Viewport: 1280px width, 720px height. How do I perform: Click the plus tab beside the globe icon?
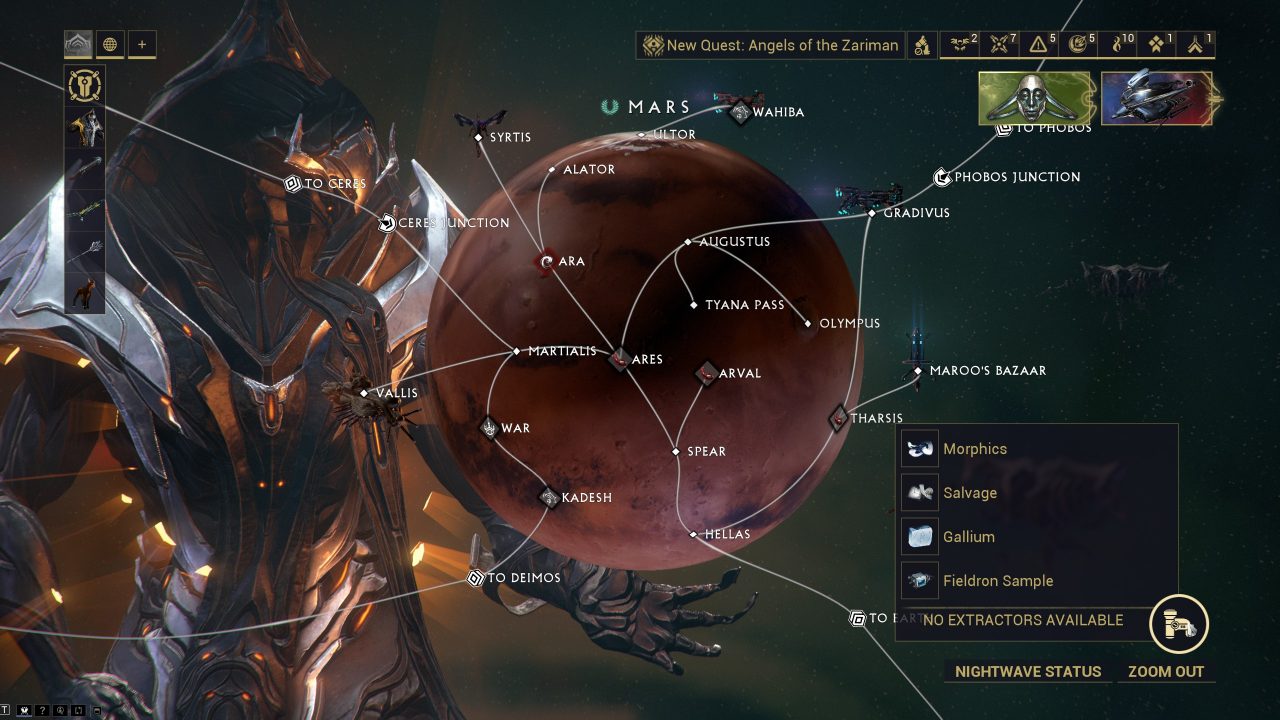[141, 44]
